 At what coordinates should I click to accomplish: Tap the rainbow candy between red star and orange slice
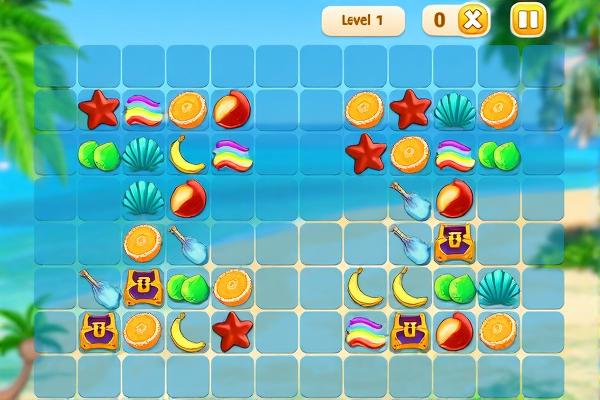pyautogui.click(x=143, y=109)
